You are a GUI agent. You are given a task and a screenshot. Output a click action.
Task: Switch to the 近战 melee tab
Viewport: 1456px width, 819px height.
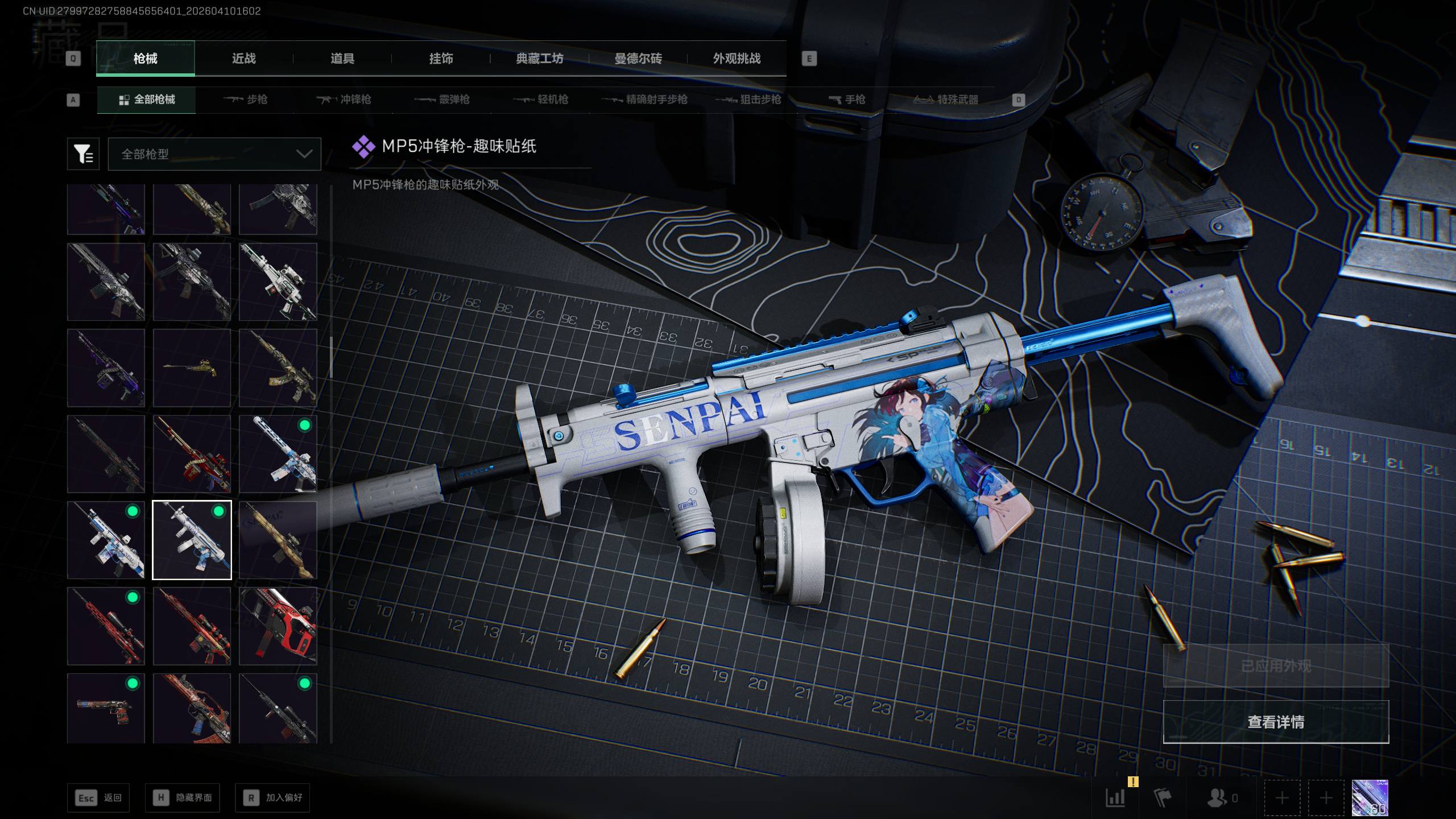[x=243, y=59]
